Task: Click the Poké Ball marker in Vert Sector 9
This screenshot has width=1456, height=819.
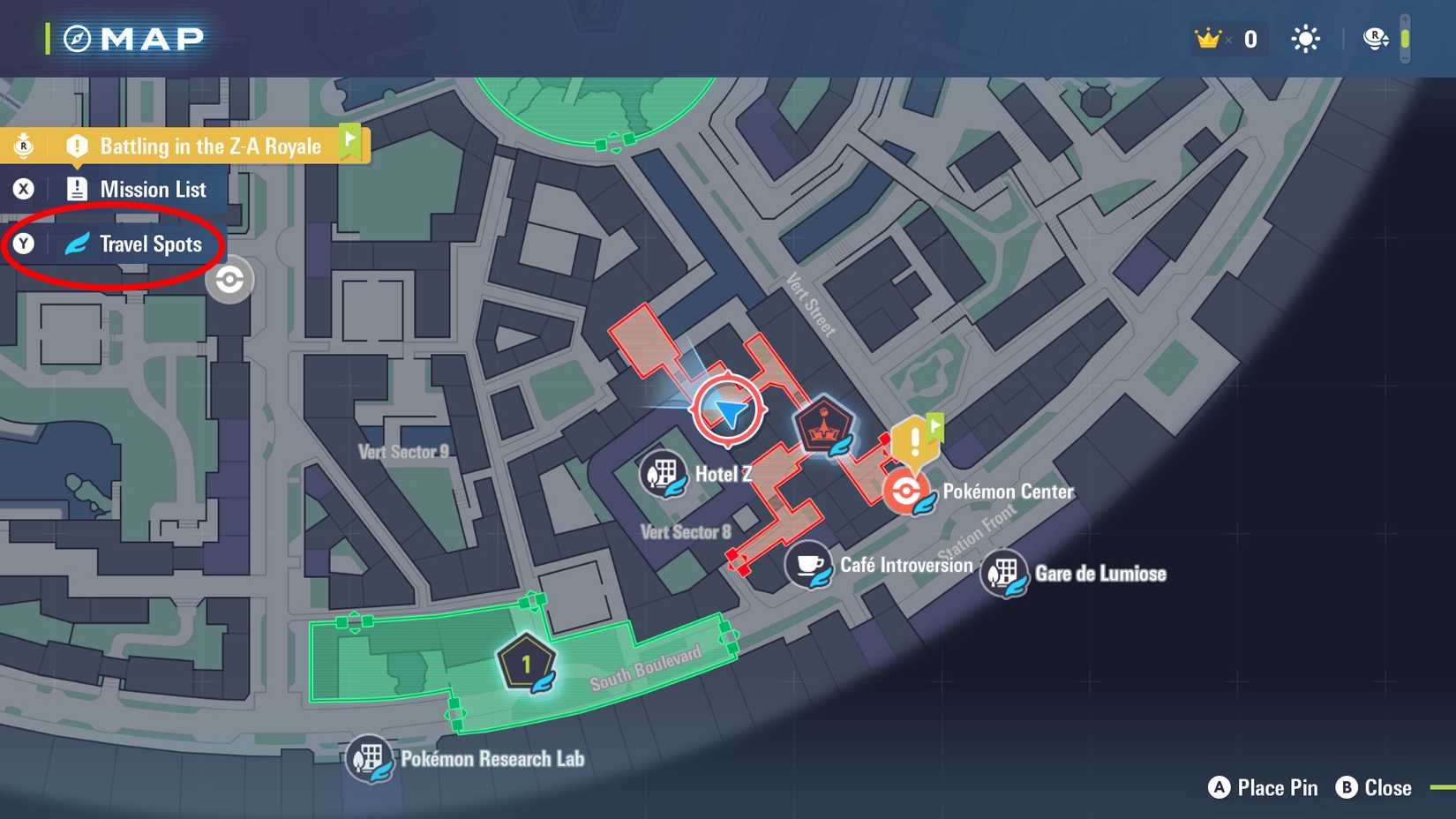Action: click(229, 279)
